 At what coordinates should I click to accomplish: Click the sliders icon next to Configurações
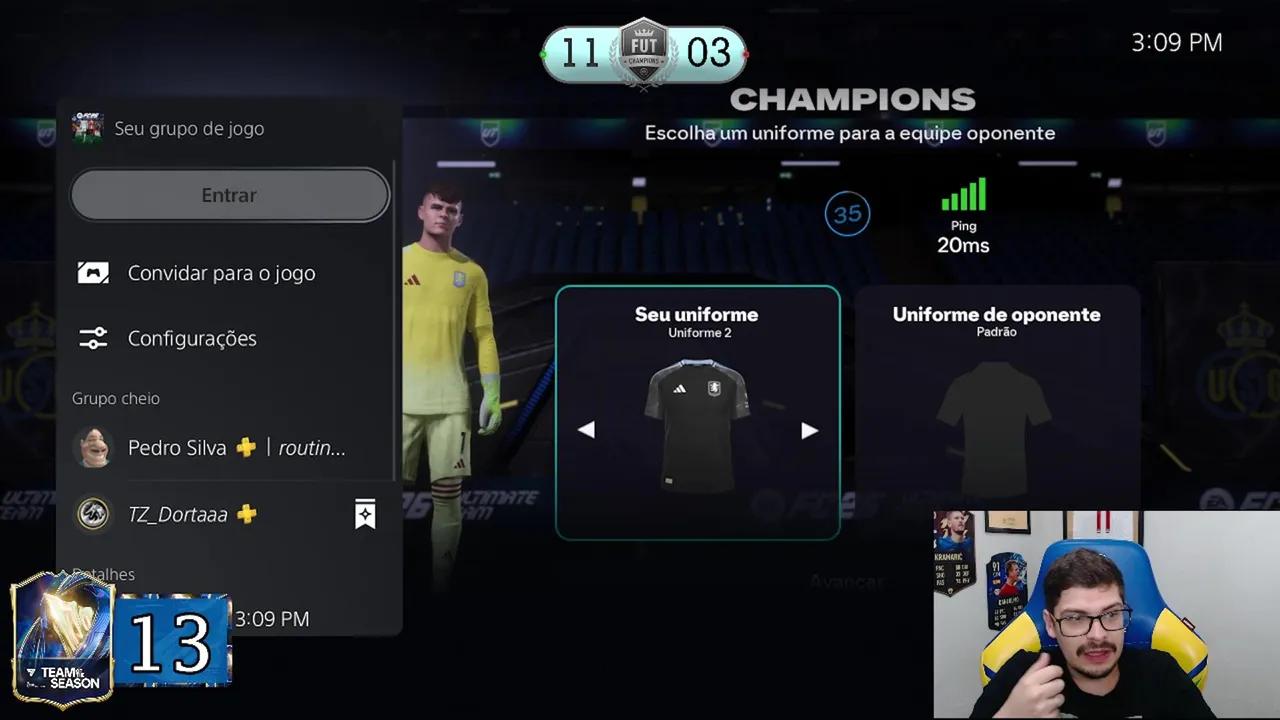pyautogui.click(x=93, y=338)
